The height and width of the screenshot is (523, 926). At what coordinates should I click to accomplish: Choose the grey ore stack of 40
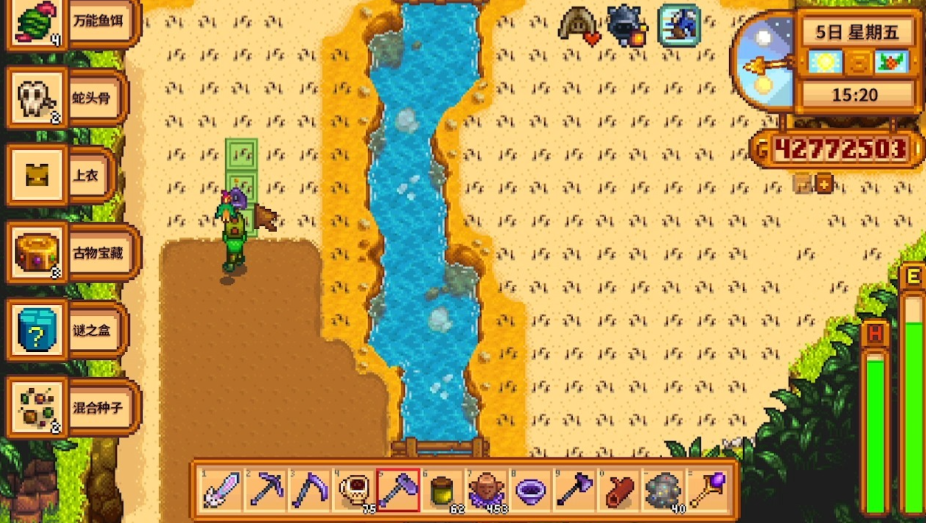click(661, 490)
